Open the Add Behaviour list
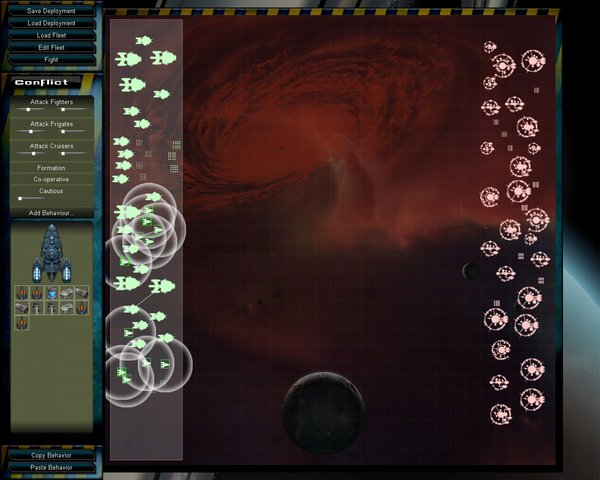Viewport: 600px width, 480px height. pos(51,213)
